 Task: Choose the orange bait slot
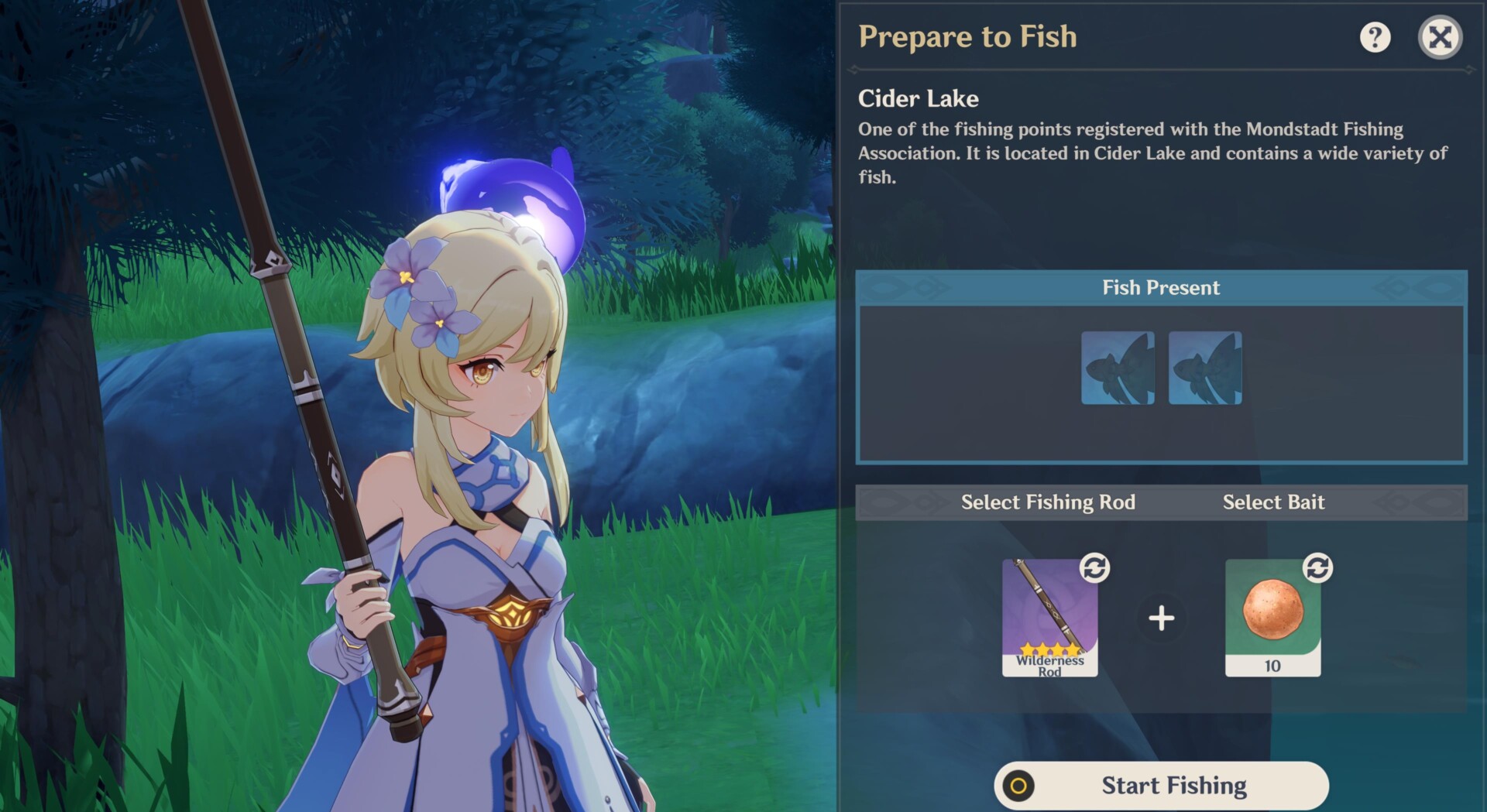pyautogui.click(x=1272, y=618)
